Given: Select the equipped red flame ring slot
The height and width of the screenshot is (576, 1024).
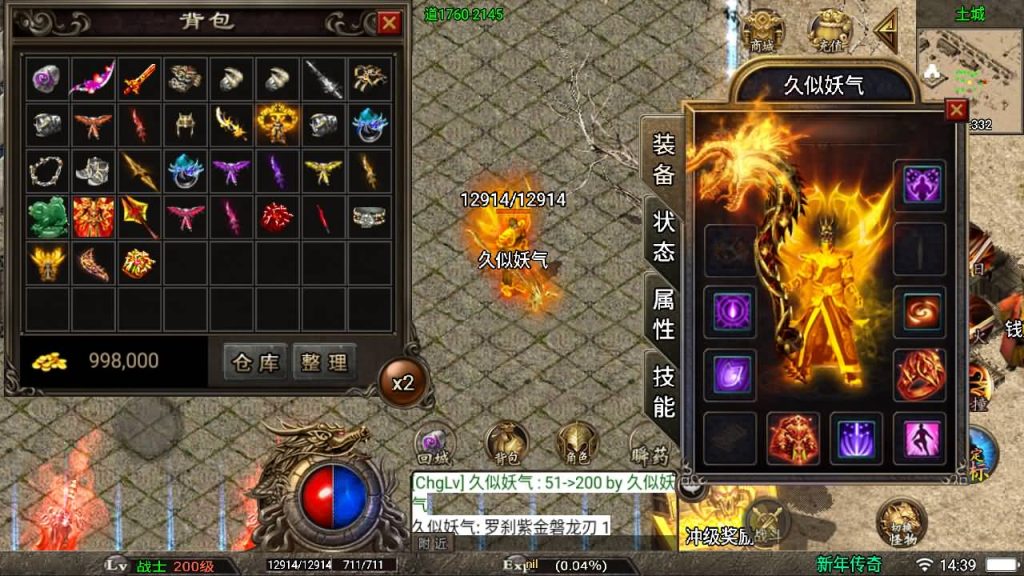Looking at the screenshot, I should point(919,375).
